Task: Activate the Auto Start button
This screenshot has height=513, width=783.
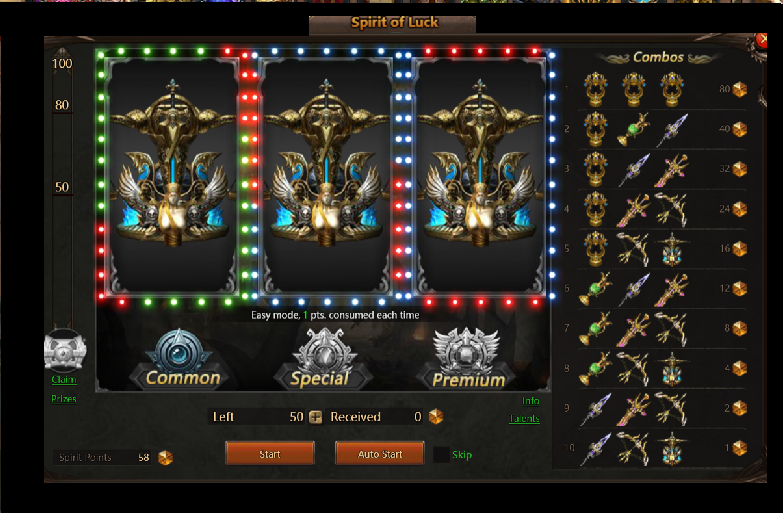Action: click(x=380, y=454)
